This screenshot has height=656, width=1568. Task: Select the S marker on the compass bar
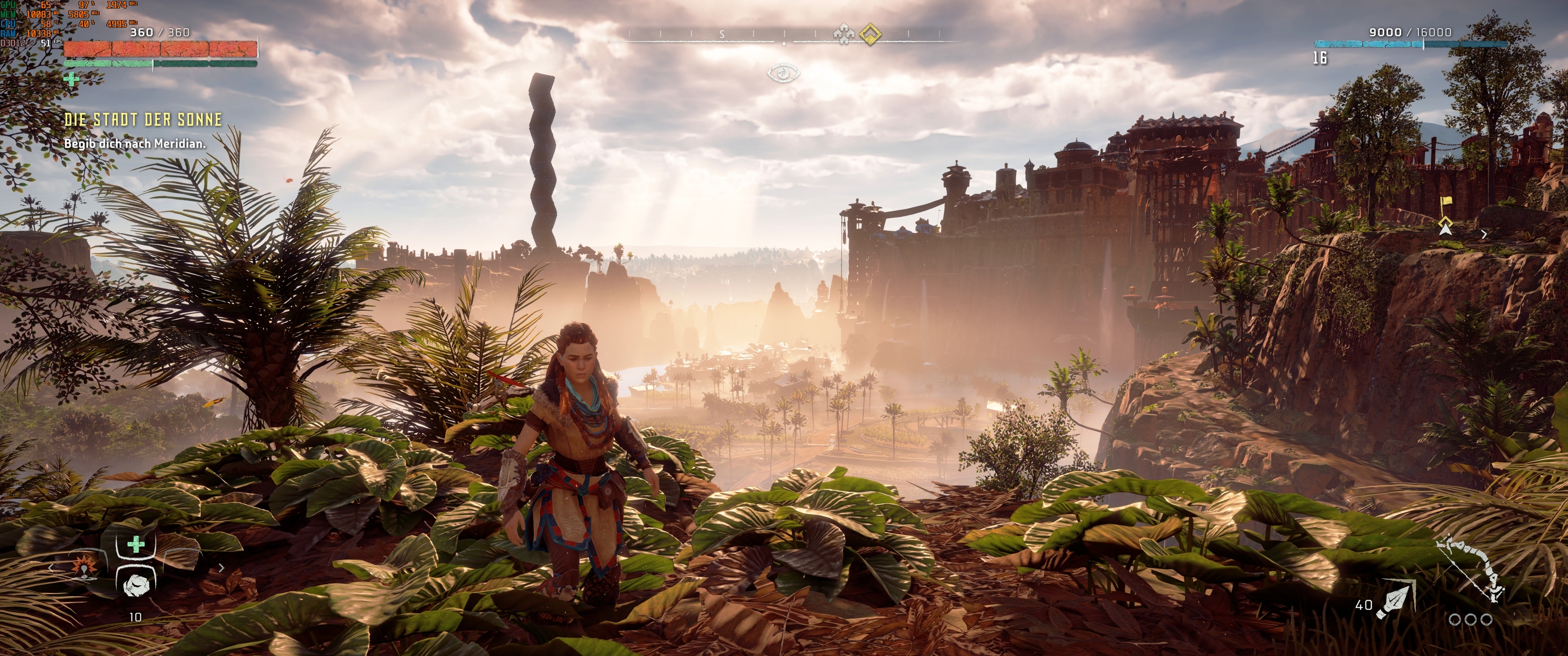point(722,33)
